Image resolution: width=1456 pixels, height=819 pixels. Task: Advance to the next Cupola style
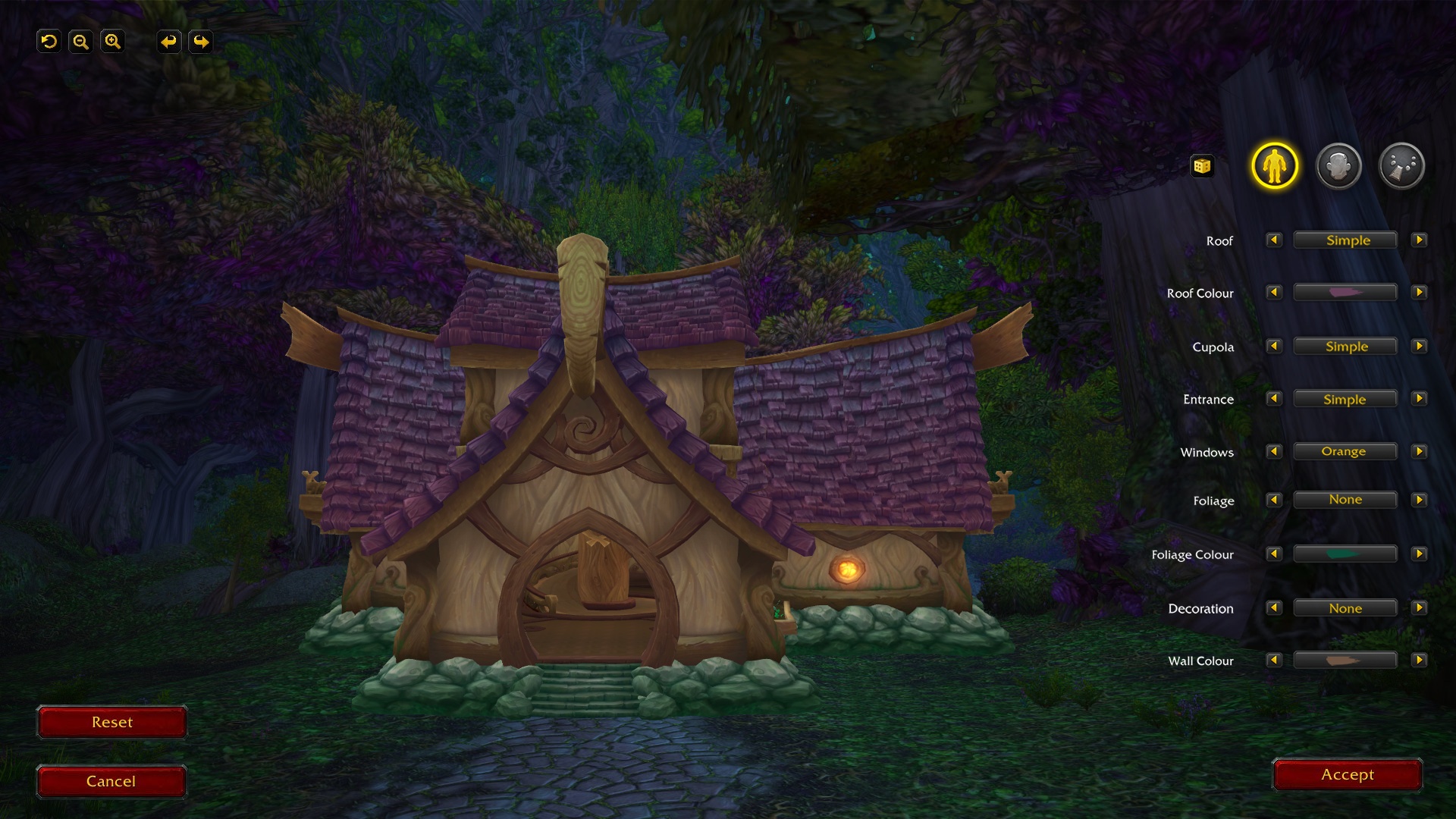click(x=1420, y=346)
